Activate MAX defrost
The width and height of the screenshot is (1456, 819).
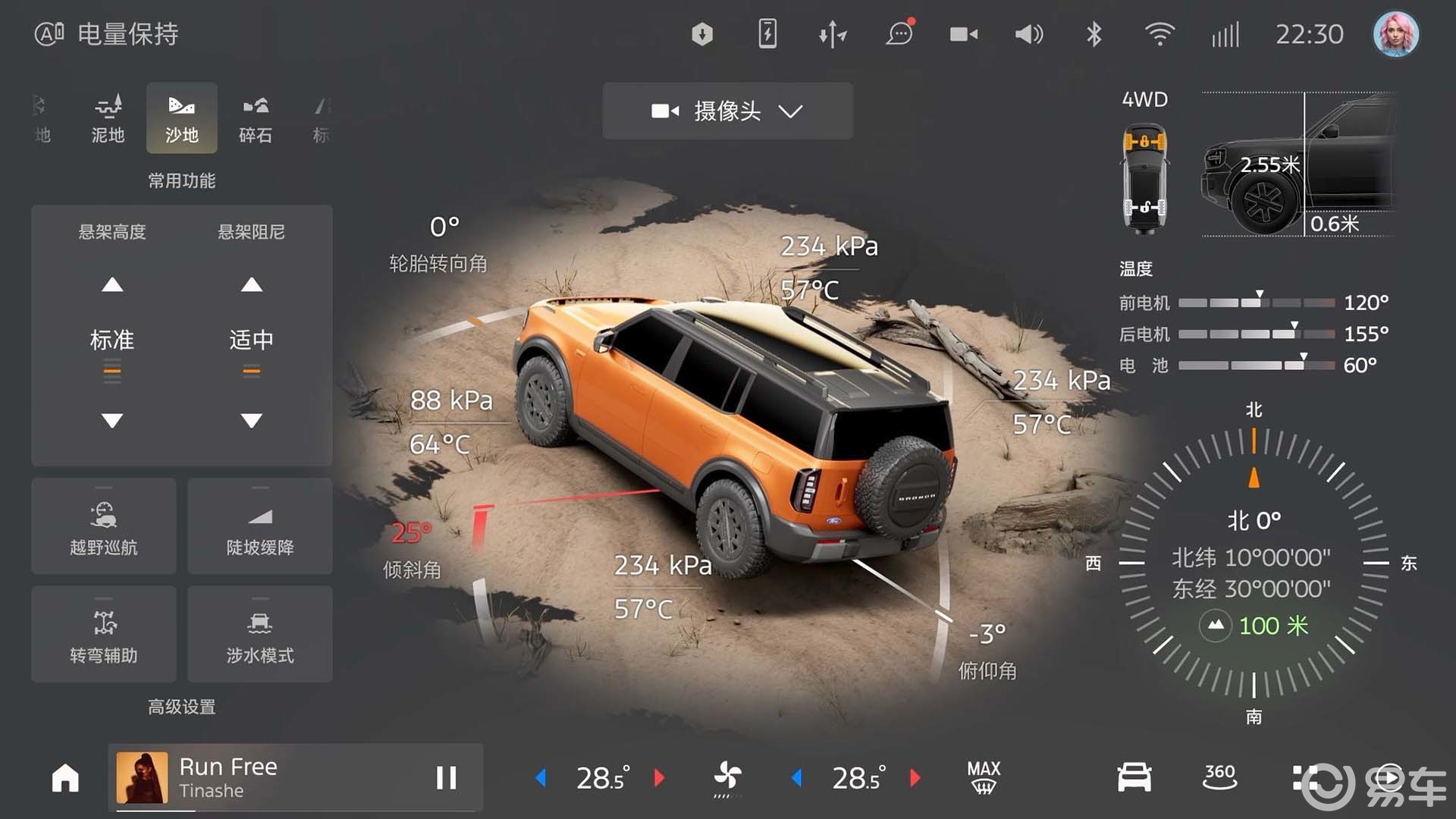coord(984,778)
